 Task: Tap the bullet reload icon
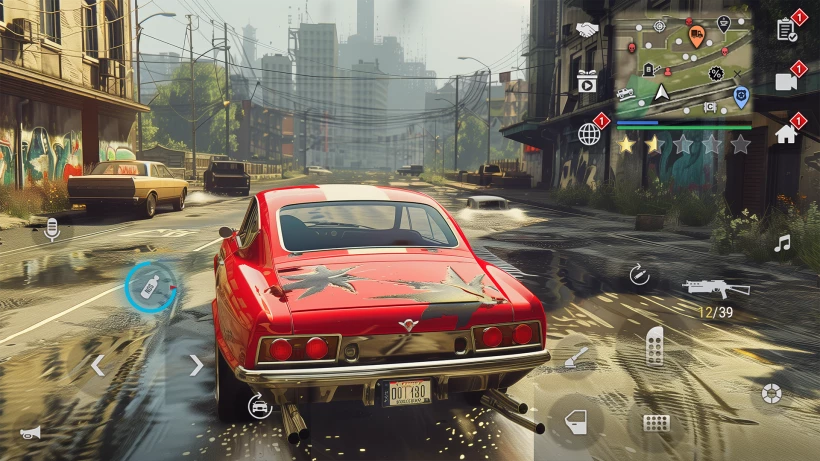(x=639, y=274)
